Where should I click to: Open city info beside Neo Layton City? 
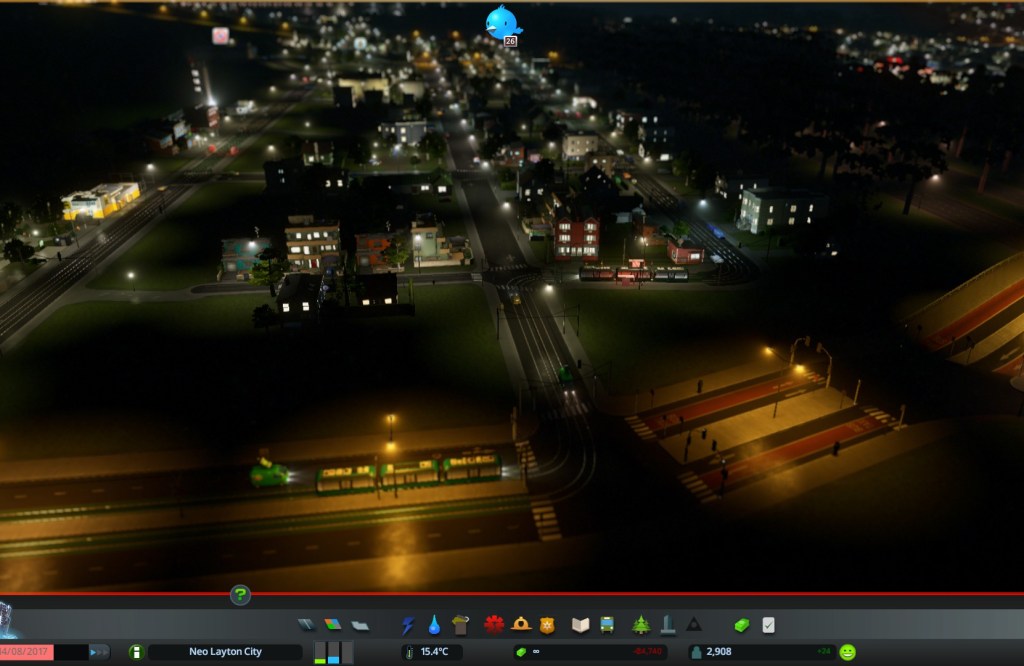point(137,652)
